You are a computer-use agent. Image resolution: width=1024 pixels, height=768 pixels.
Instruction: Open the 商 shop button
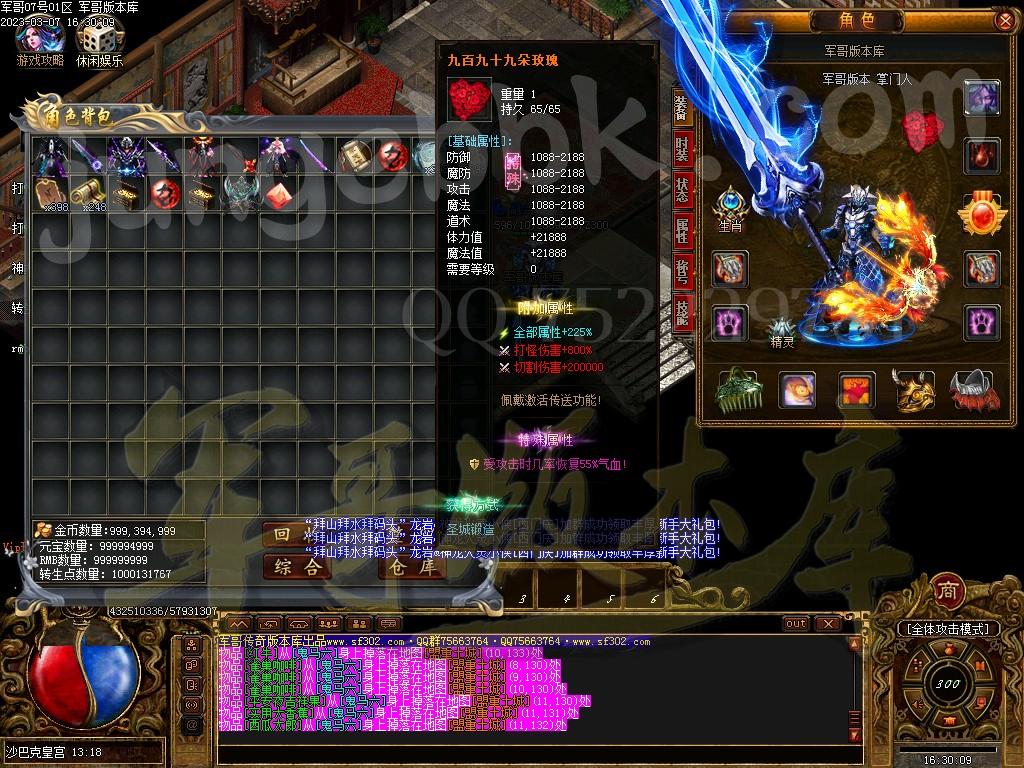(x=946, y=590)
